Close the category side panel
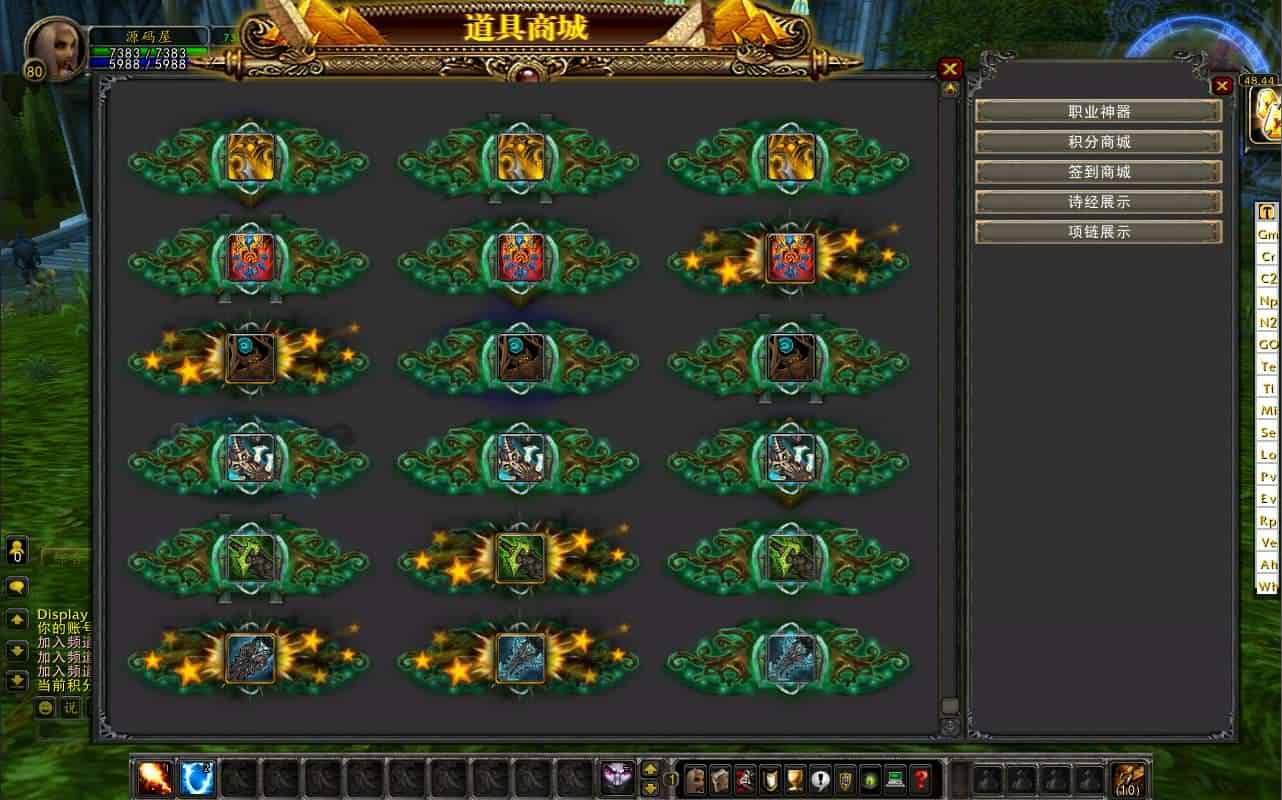Screen dimensions: 1282x800 click(x=1222, y=86)
